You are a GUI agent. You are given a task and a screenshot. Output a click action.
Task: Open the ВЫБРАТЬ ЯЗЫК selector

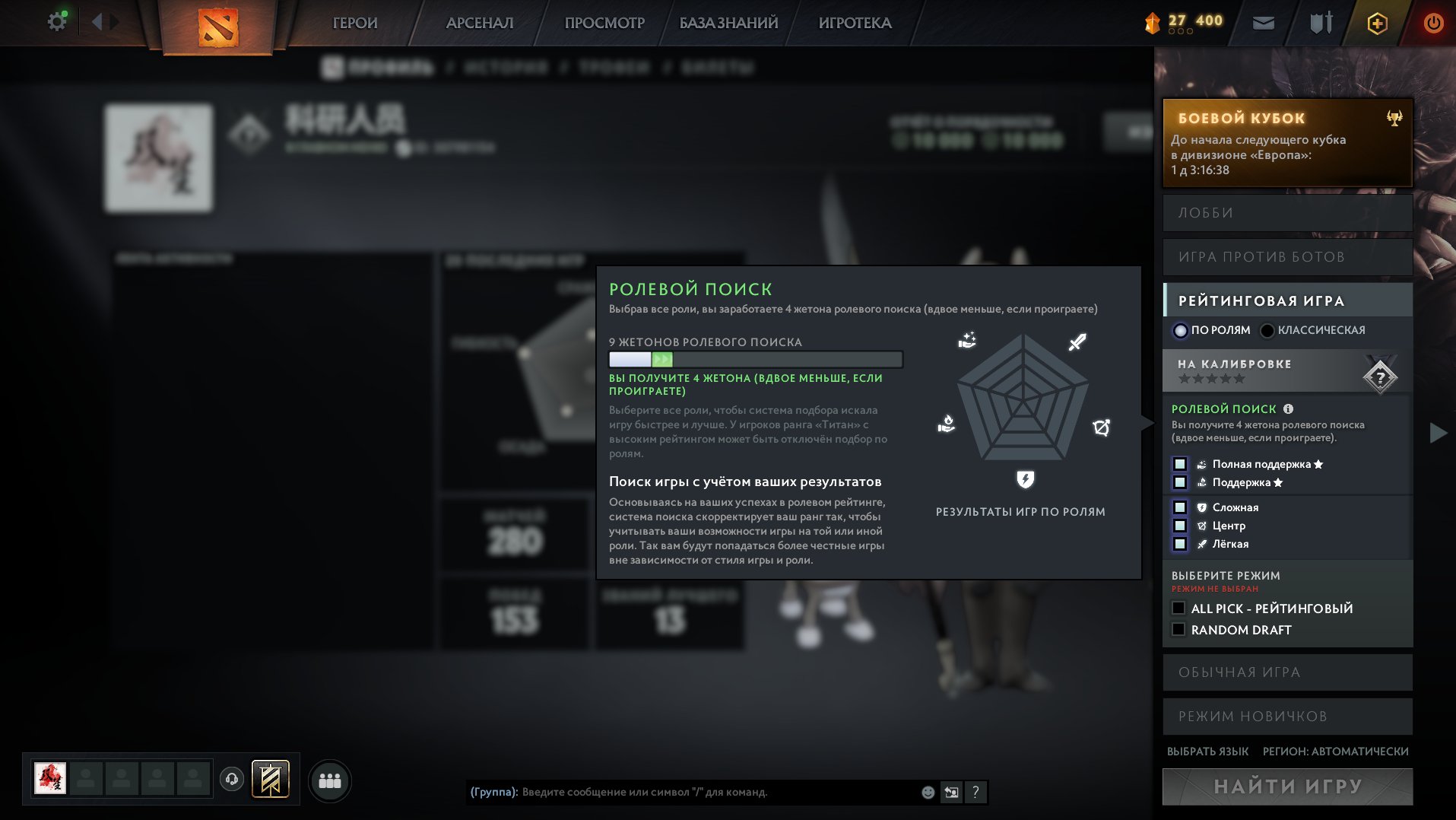click(1207, 751)
